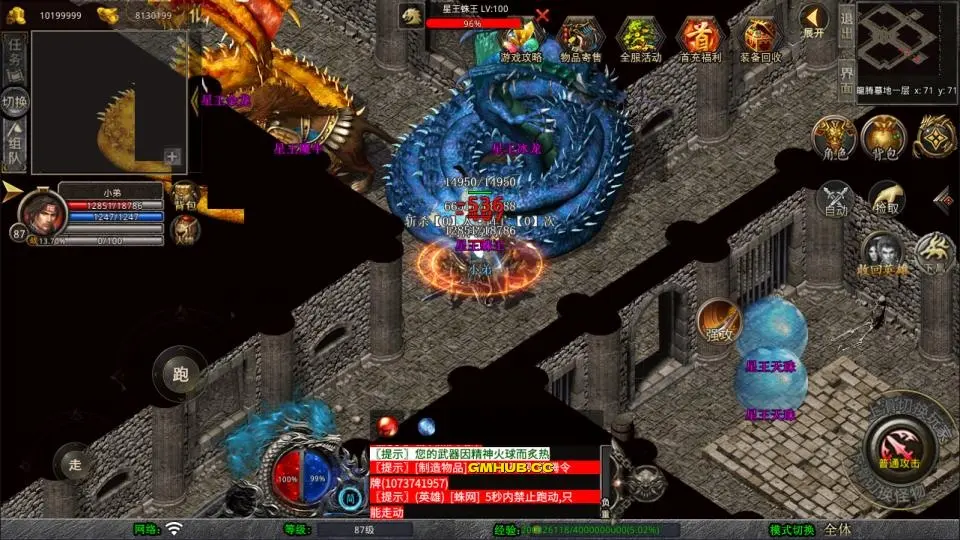Screen dimensions: 960x540
Task: Open the 首充福利 first-recharge bonus icon
Action: pos(699,39)
